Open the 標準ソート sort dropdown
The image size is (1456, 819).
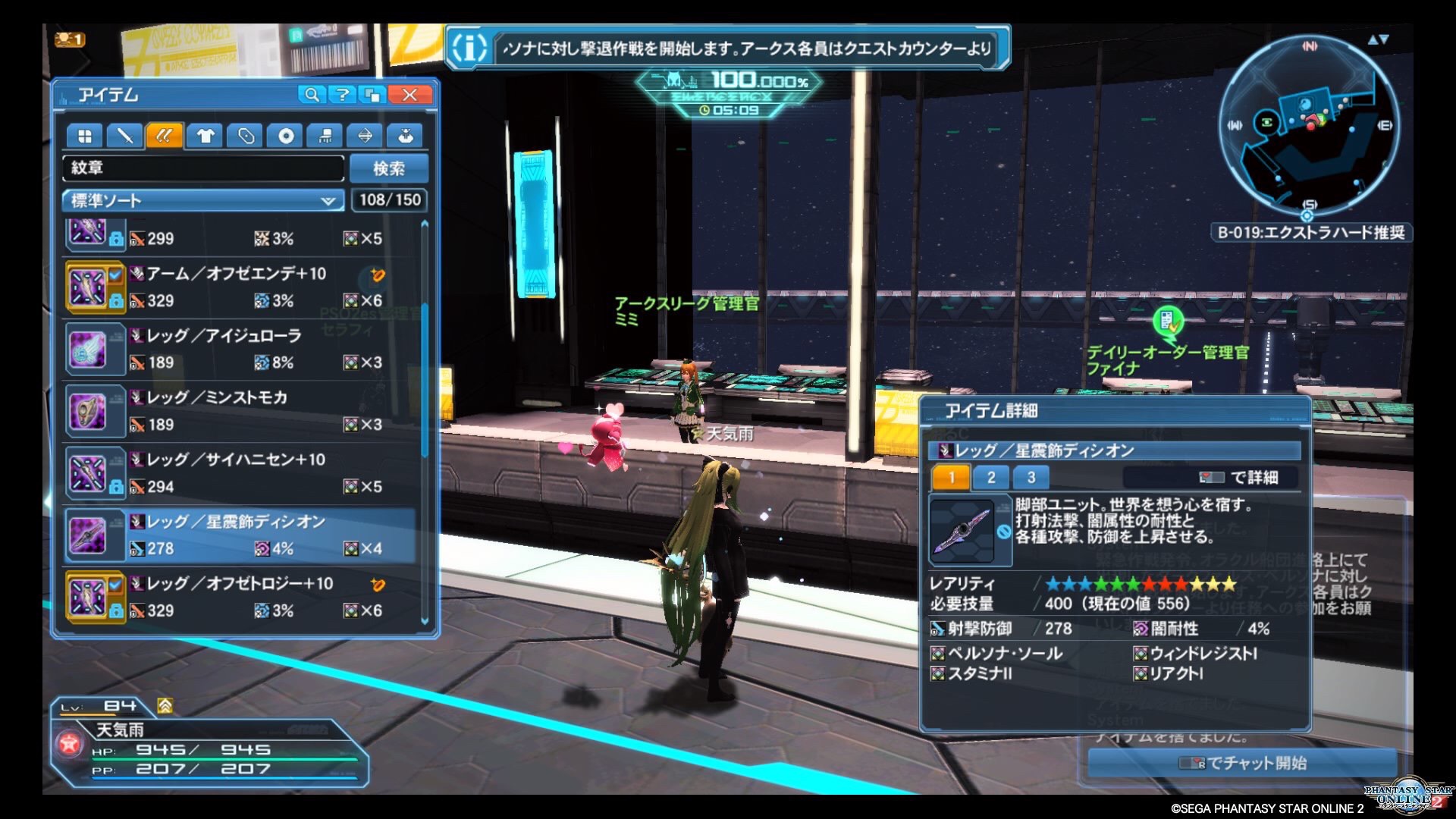click(202, 201)
